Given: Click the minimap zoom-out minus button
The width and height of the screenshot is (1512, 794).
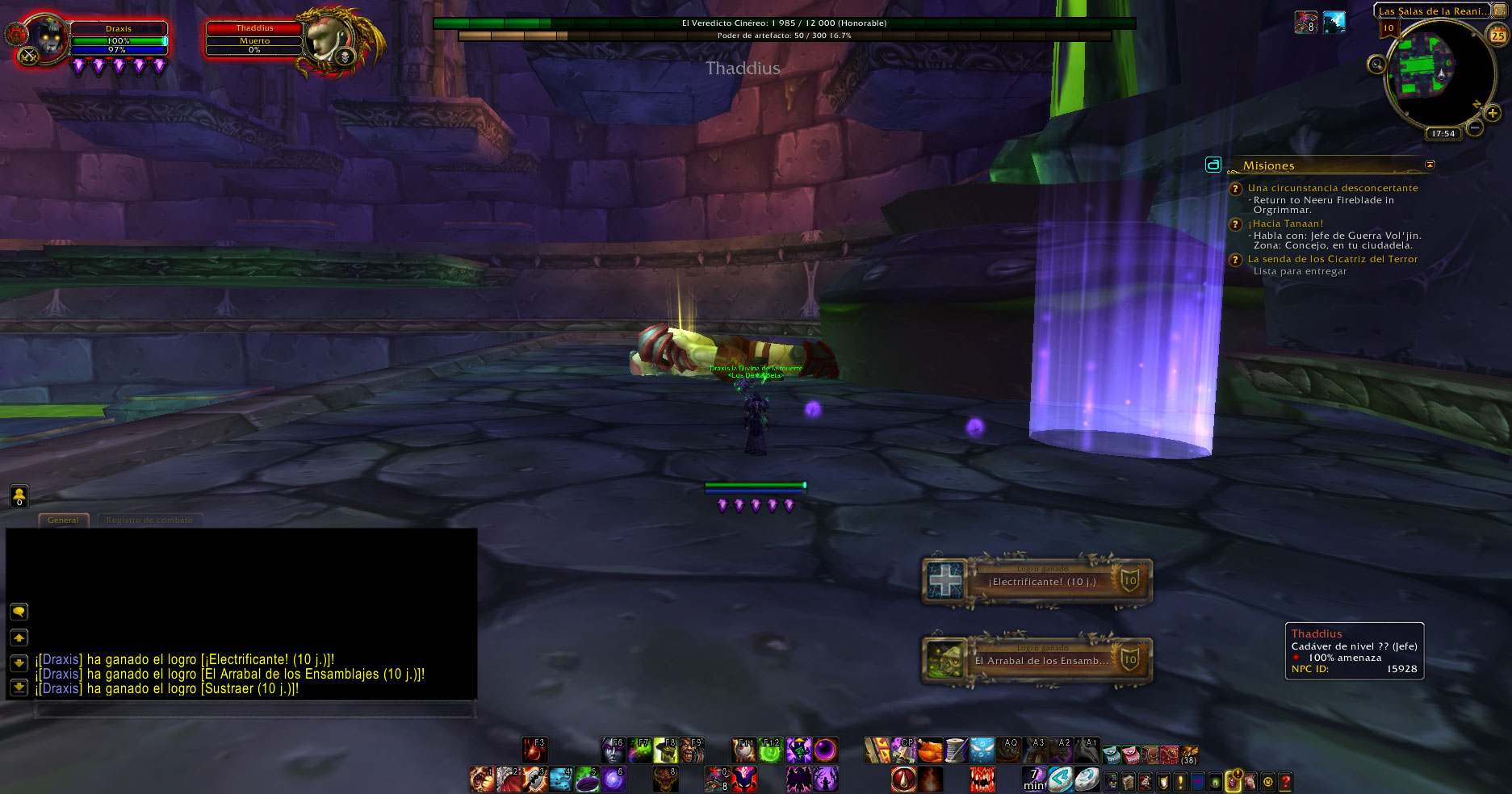Looking at the screenshot, I should 1475,127.
